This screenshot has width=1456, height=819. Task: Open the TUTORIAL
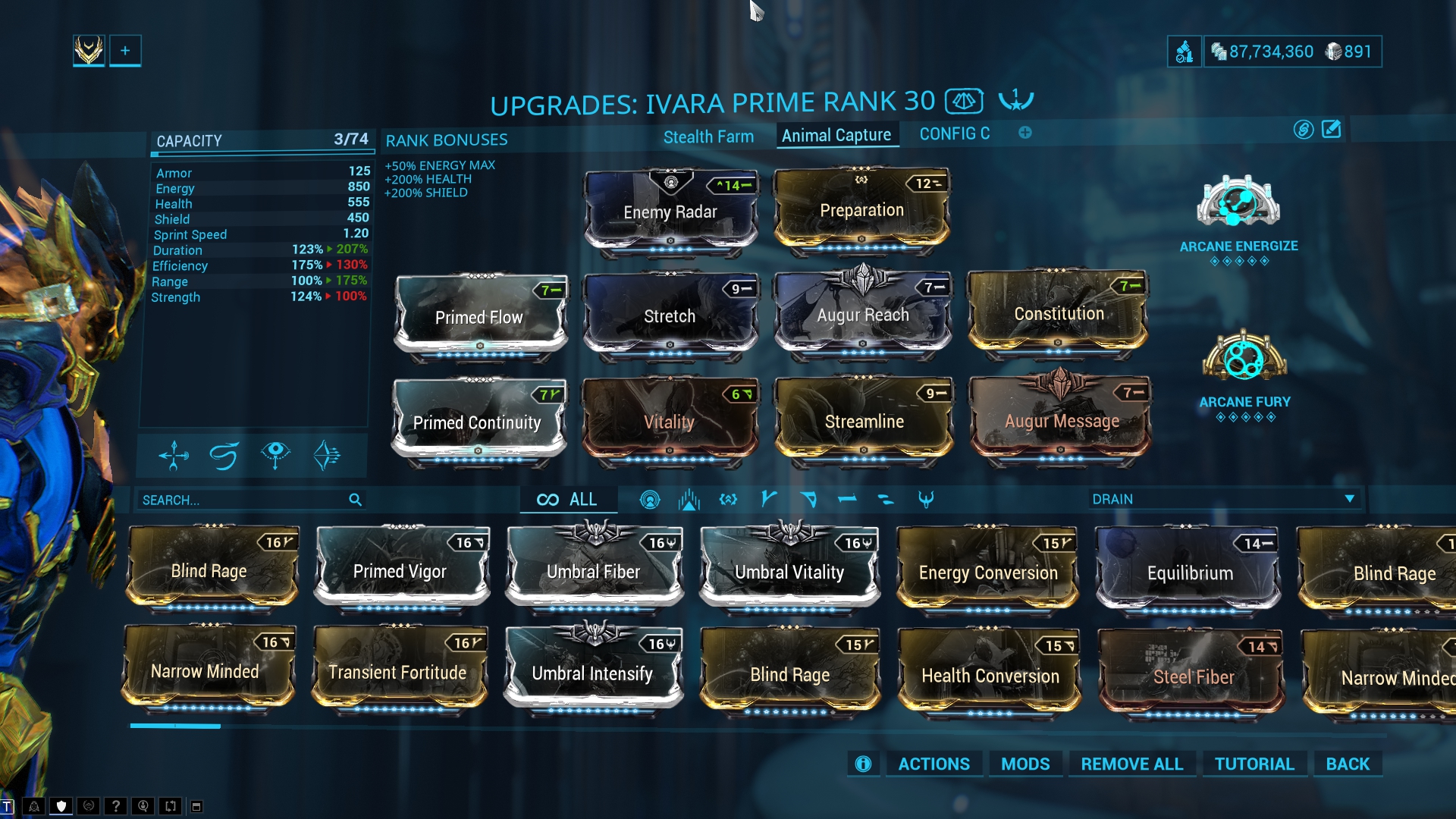1254,764
